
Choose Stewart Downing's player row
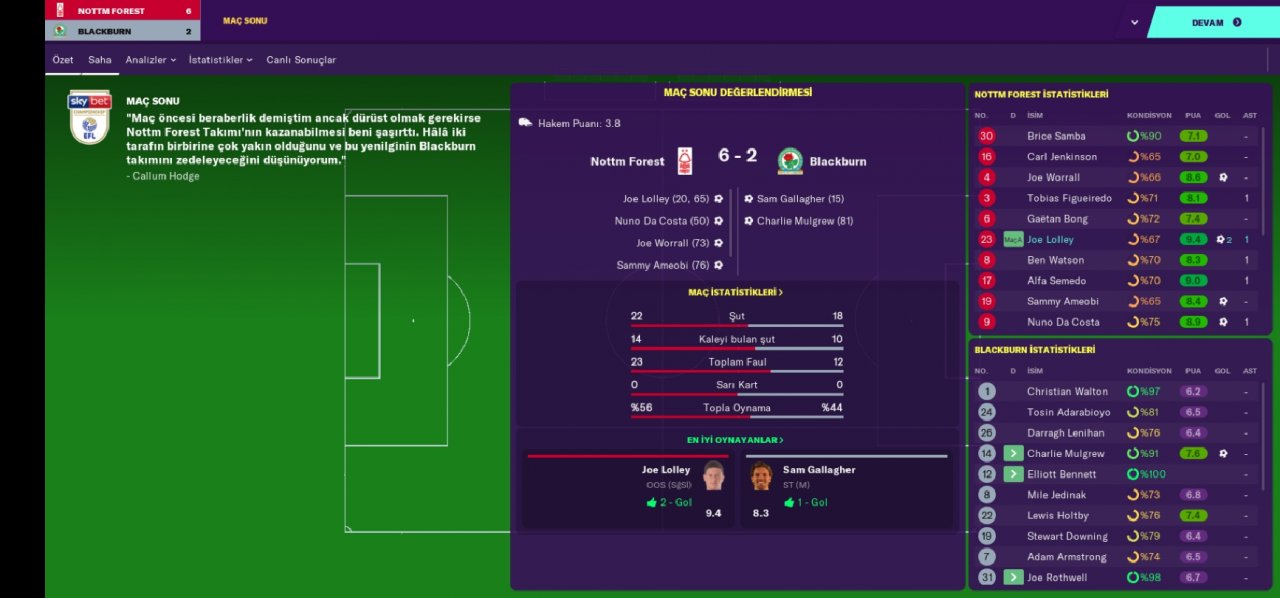pyautogui.click(x=1067, y=537)
